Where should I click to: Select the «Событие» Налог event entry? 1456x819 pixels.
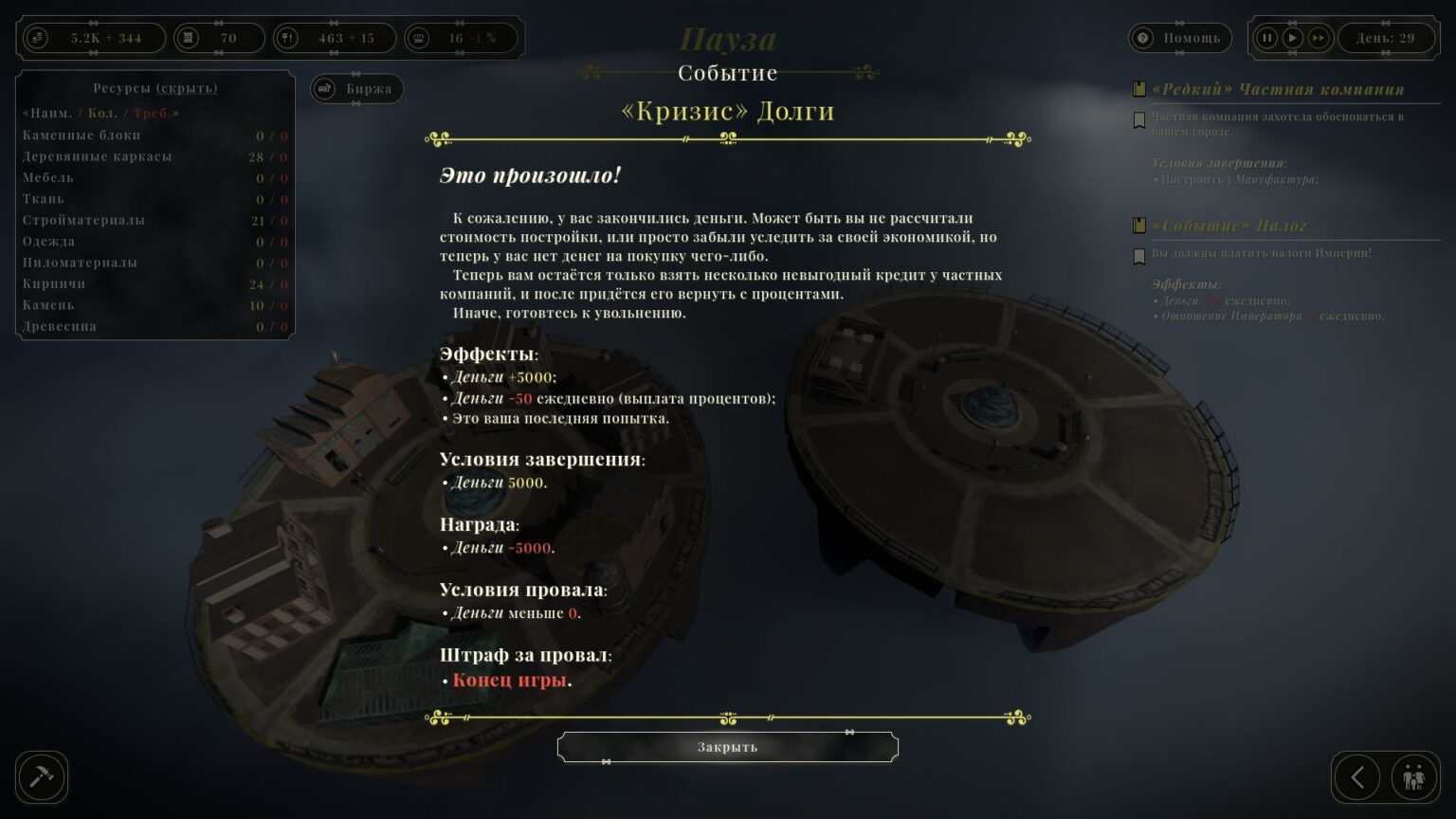(x=1228, y=226)
